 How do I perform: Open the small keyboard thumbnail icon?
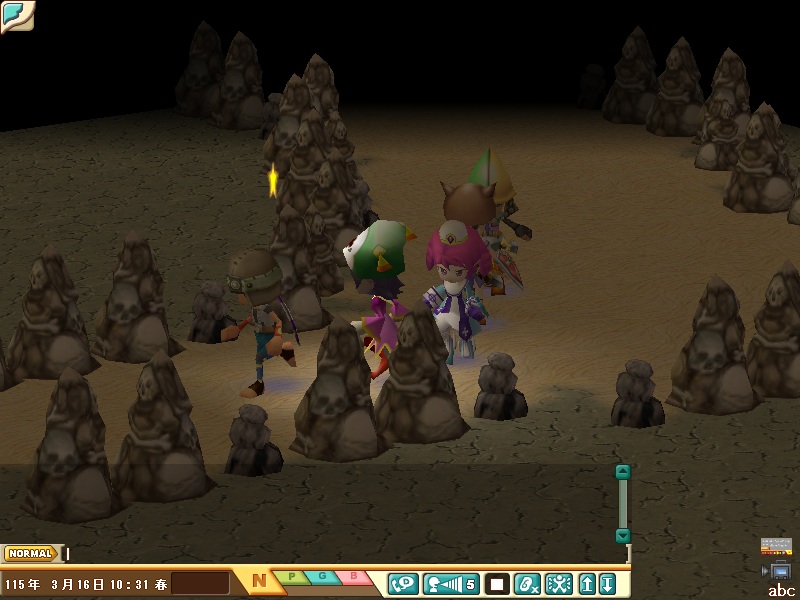pyautogui.click(x=776, y=546)
